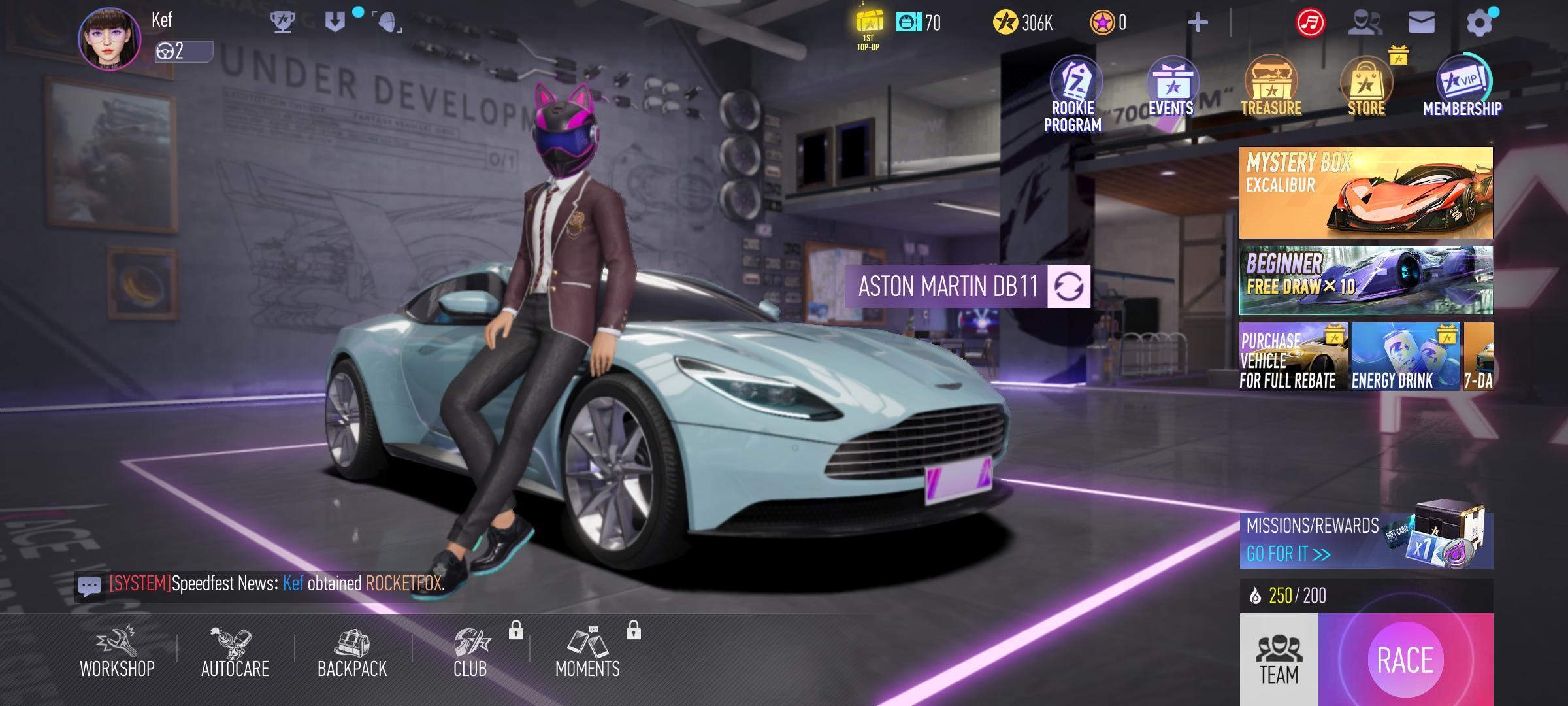Open the TEAM panel

[x=1279, y=660]
